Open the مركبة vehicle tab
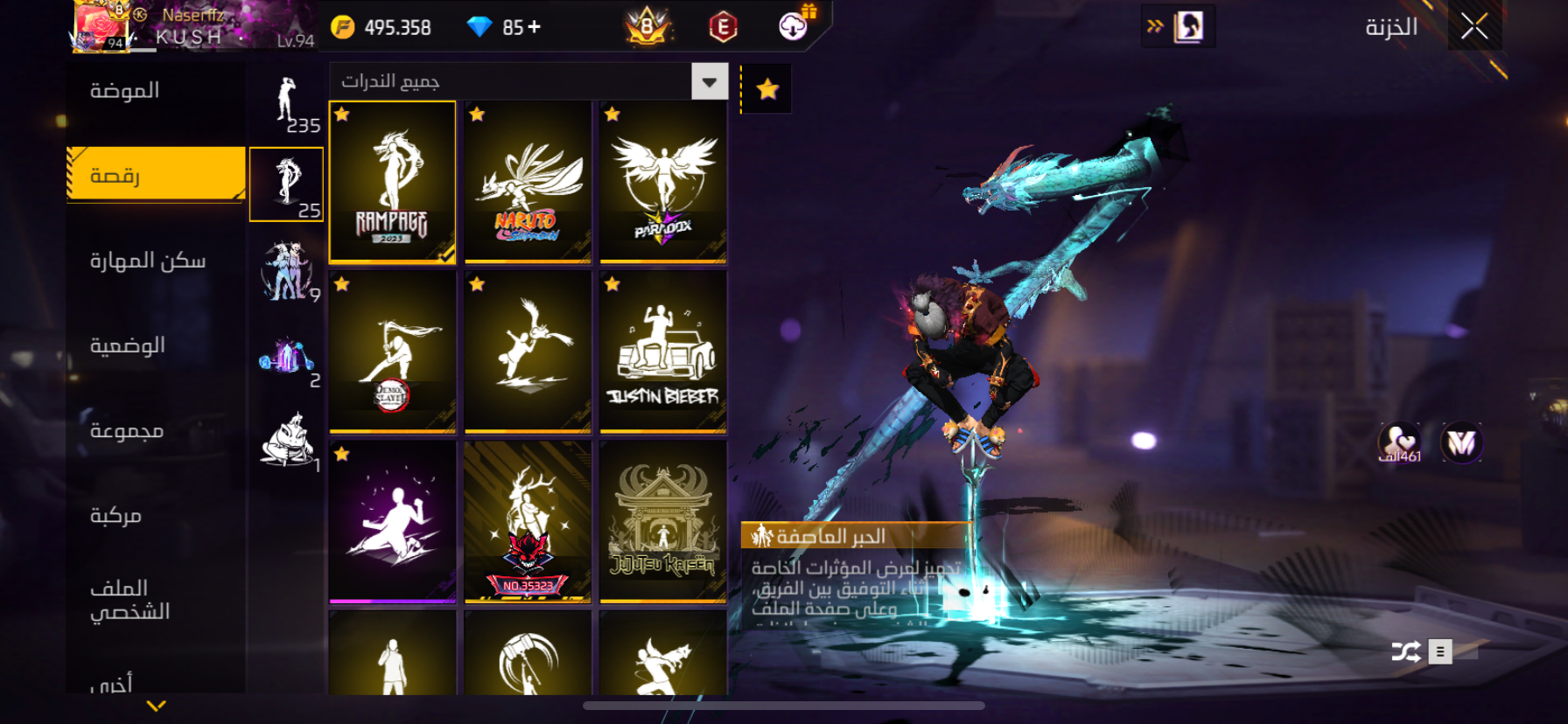The image size is (1568, 724). [x=115, y=515]
